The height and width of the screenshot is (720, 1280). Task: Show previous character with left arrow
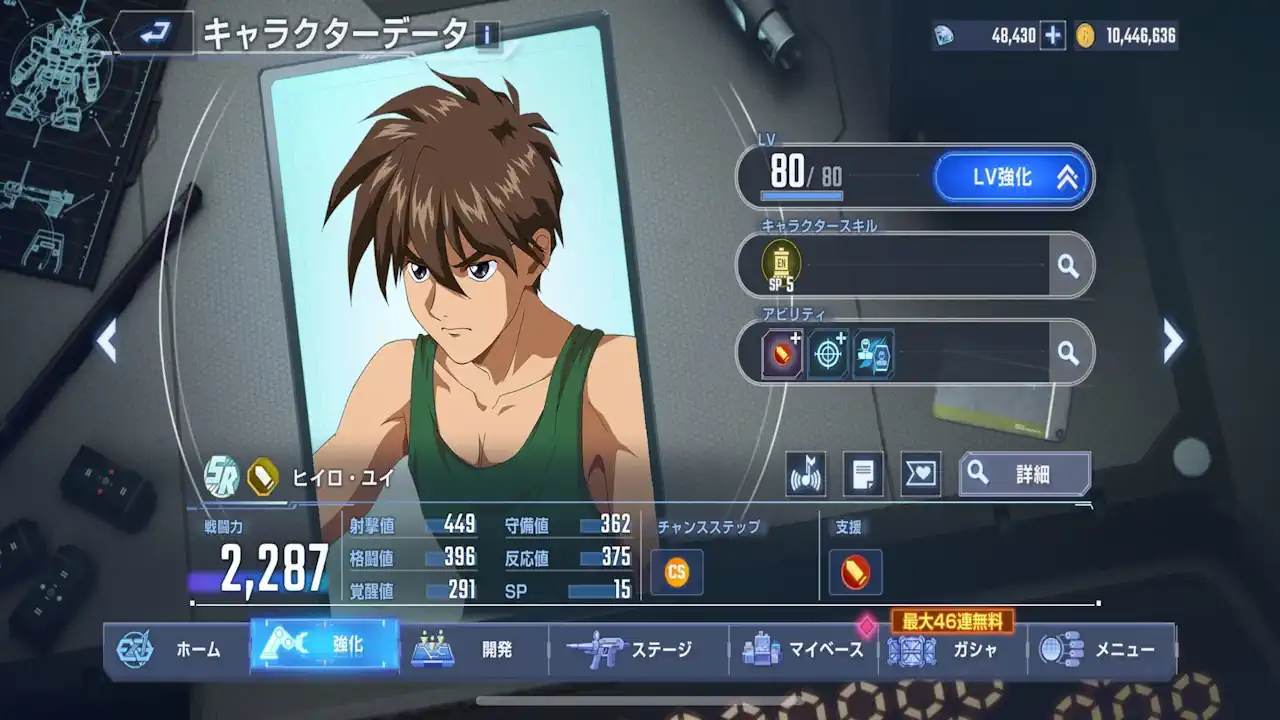click(x=106, y=342)
